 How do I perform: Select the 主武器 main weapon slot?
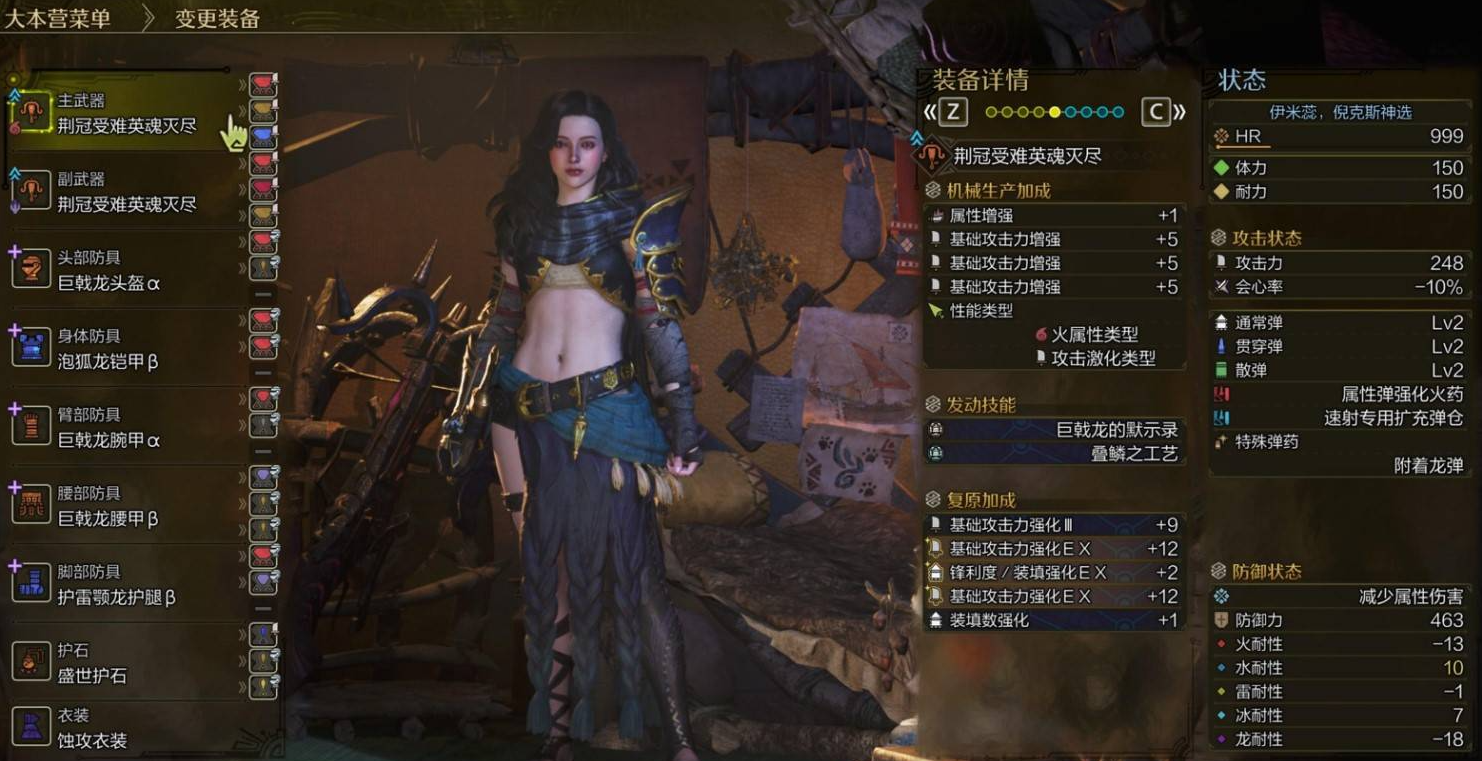pos(125,114)
